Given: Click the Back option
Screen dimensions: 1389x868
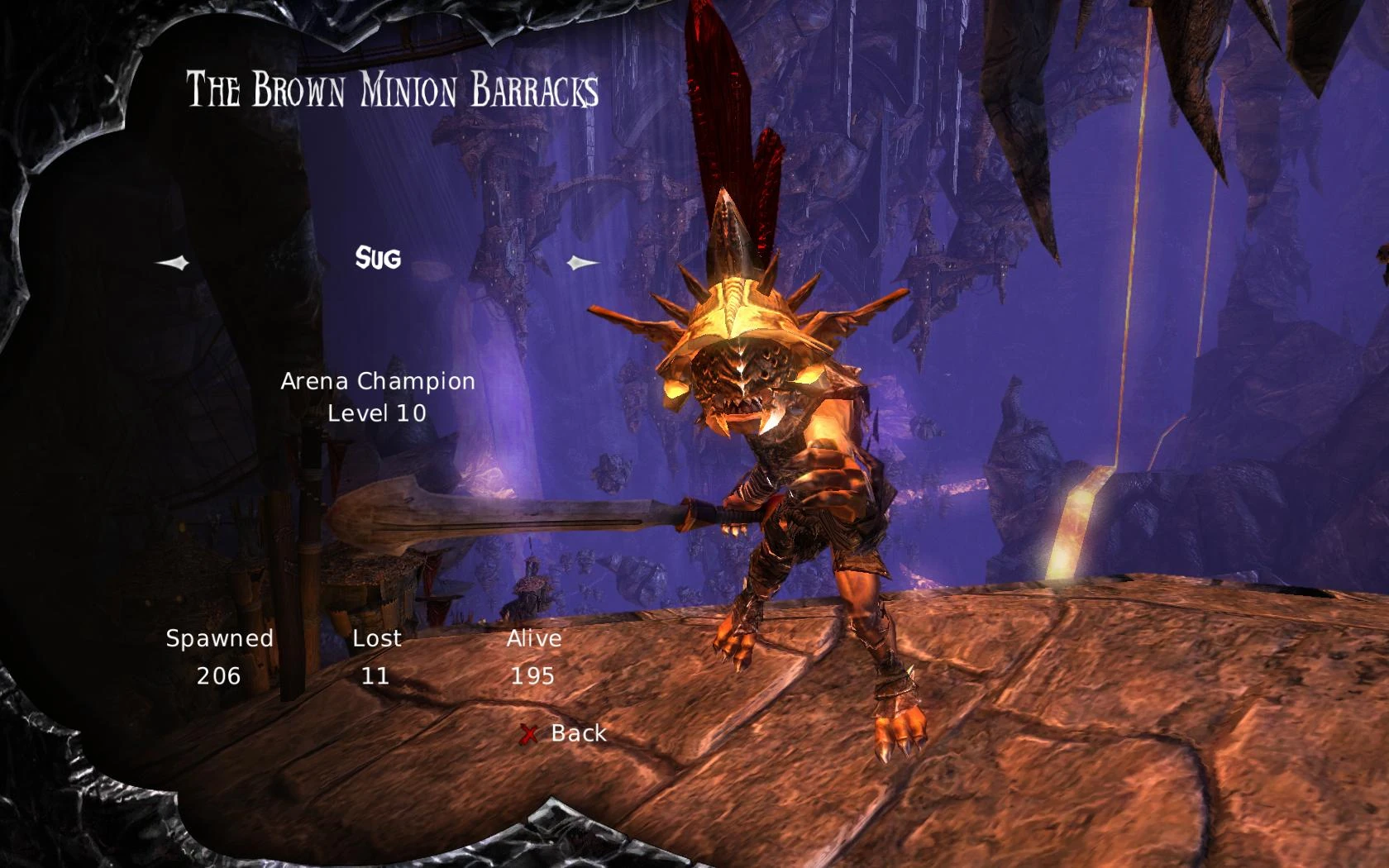Looking at the screenshot, I should pos(577,732).
